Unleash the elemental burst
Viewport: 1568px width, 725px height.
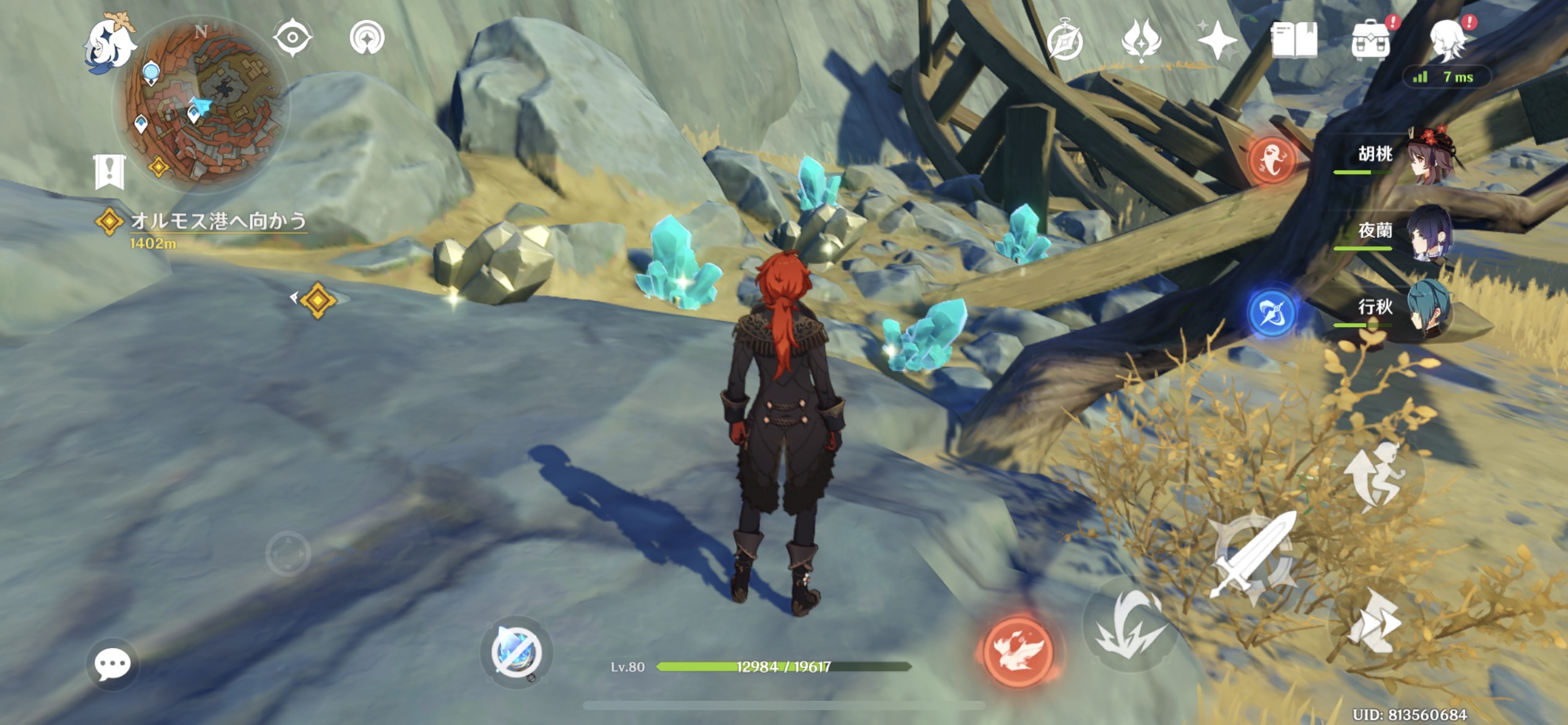tap(1130, 627)
